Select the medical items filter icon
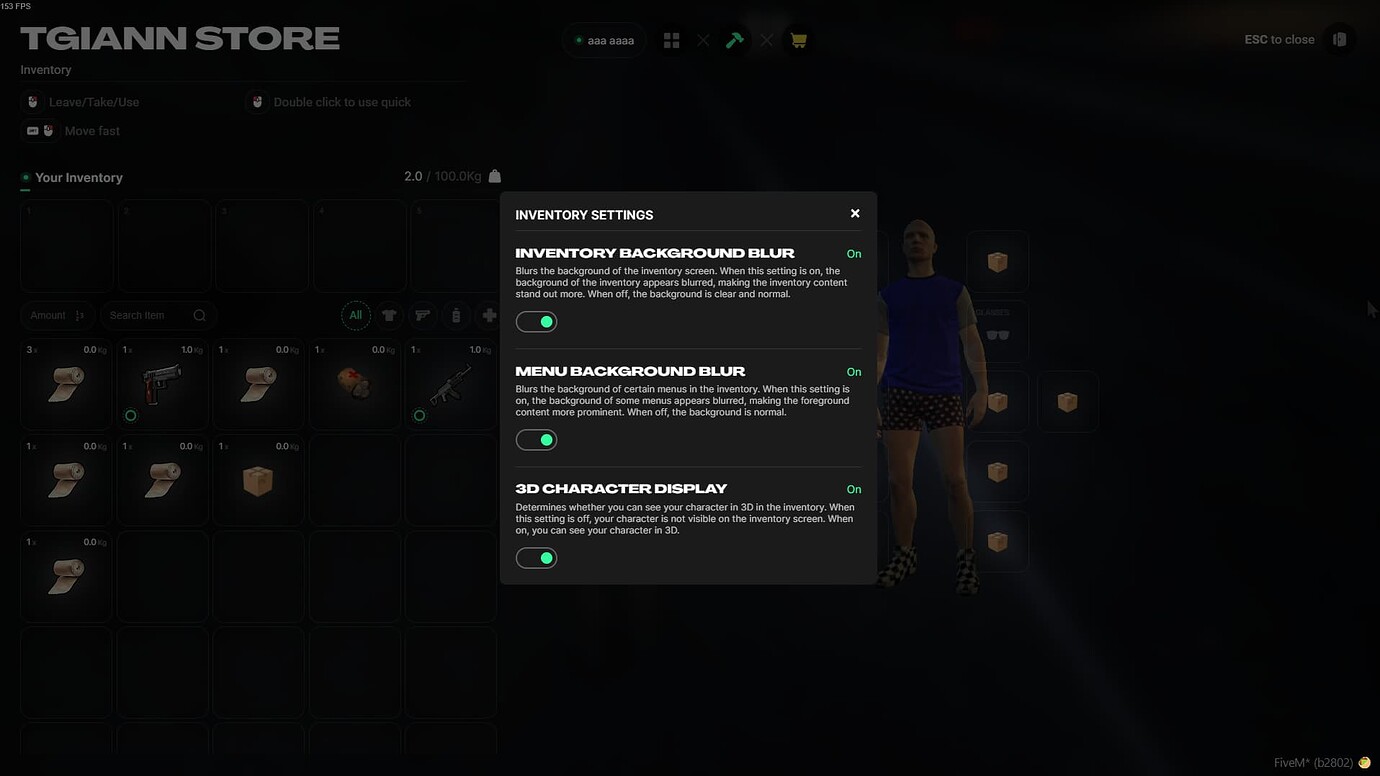The image size is (1380, 776). point(490,315)
